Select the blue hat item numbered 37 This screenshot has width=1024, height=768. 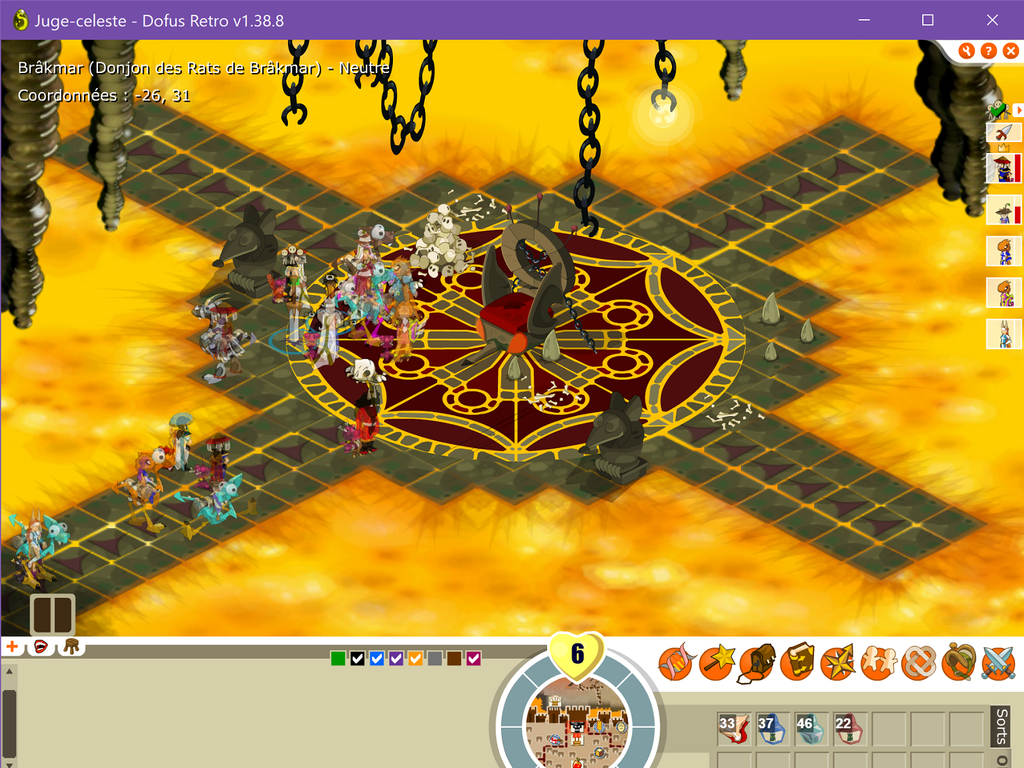pyautogui.click(x=773, y=729)
